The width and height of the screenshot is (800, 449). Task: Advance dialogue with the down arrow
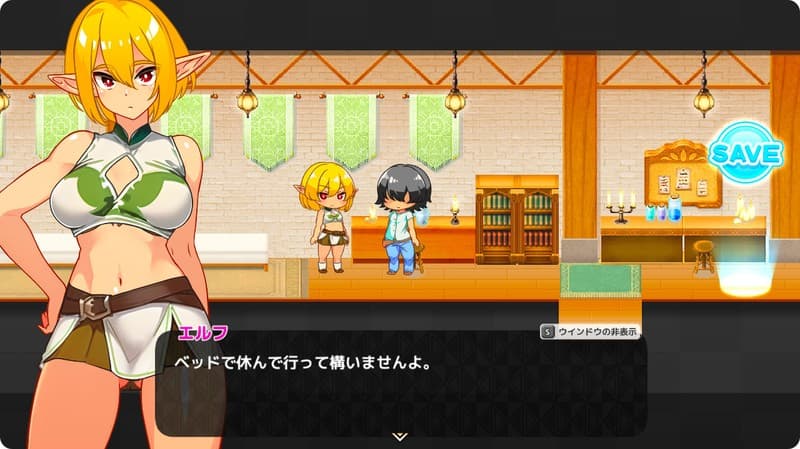click(399, 436)
